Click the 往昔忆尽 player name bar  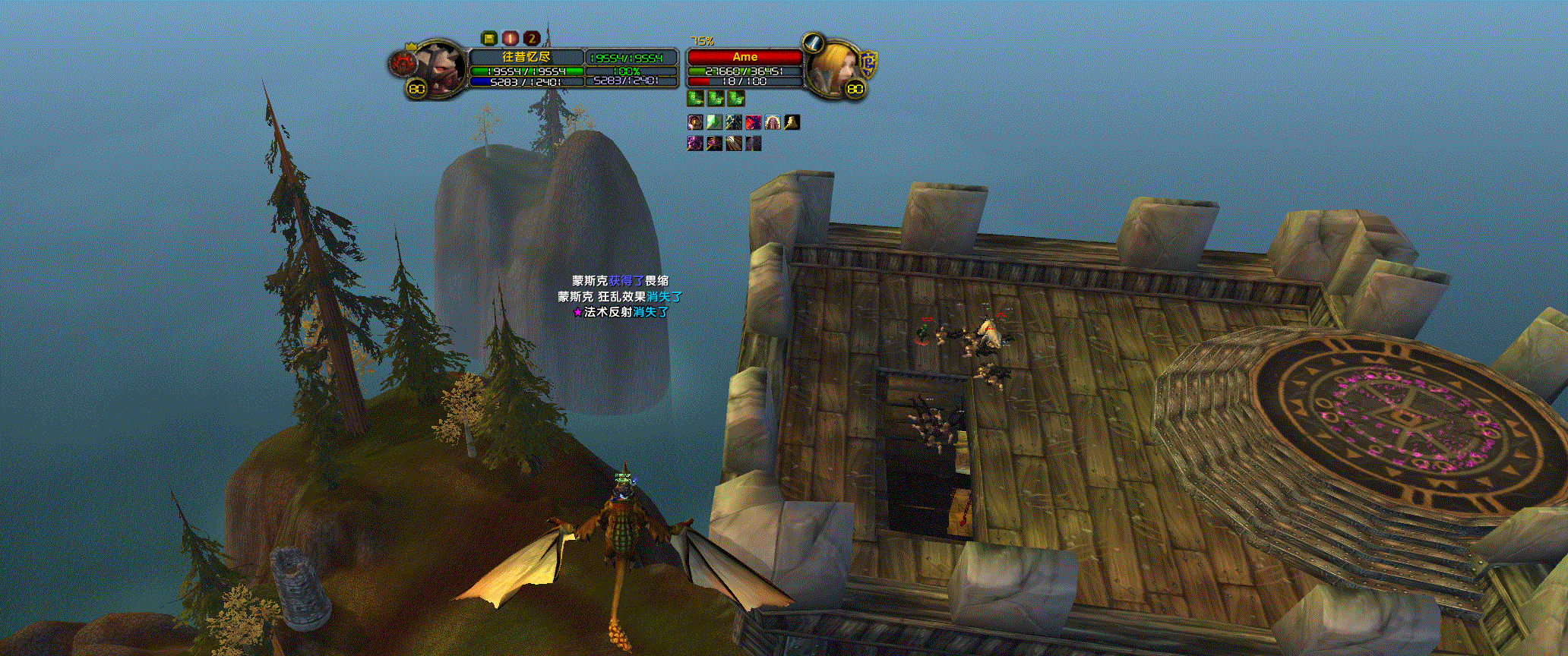click(x=526, y=57)
